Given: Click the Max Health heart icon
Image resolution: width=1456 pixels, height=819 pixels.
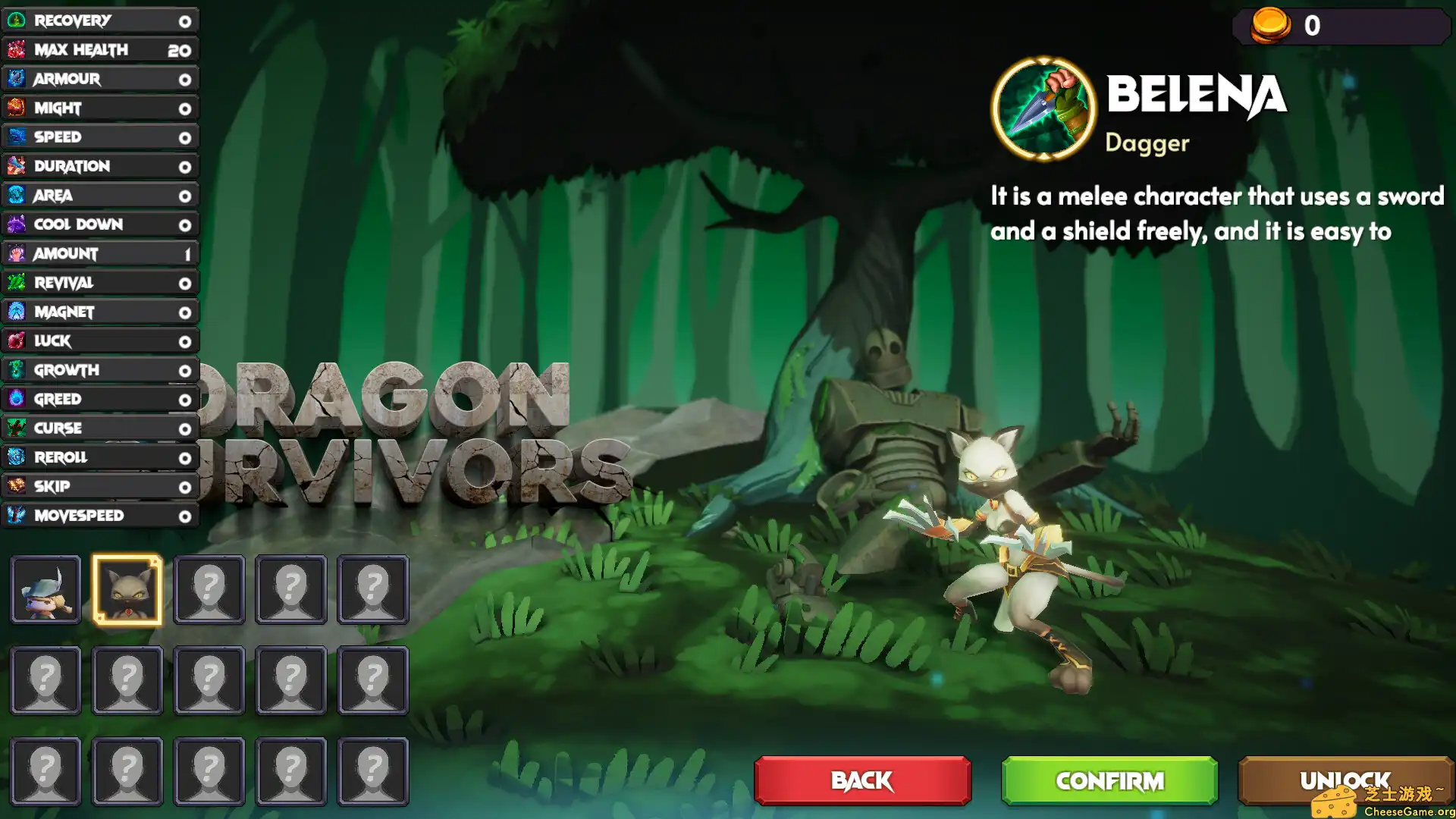Looking at the screenshot, I should click(x=17, y=49).
